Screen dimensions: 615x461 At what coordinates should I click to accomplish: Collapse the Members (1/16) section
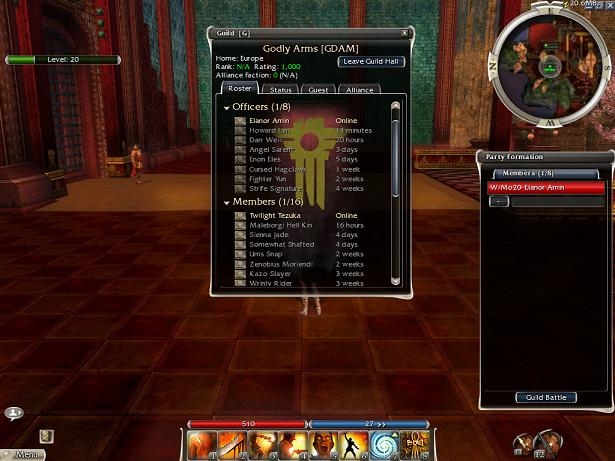coord(228,203)
